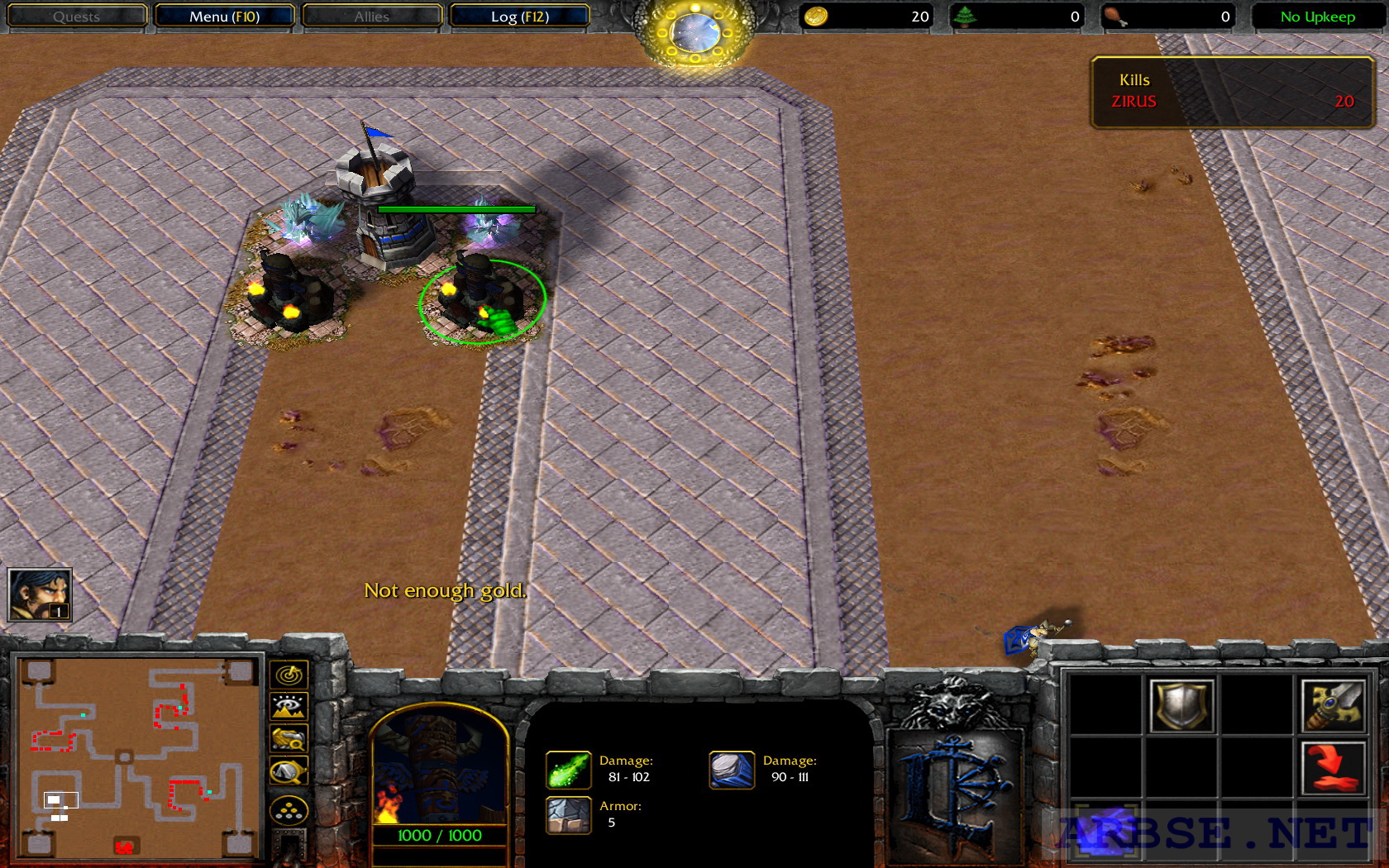Click the frost Damage 90-111 icon

tap(731, 769)
